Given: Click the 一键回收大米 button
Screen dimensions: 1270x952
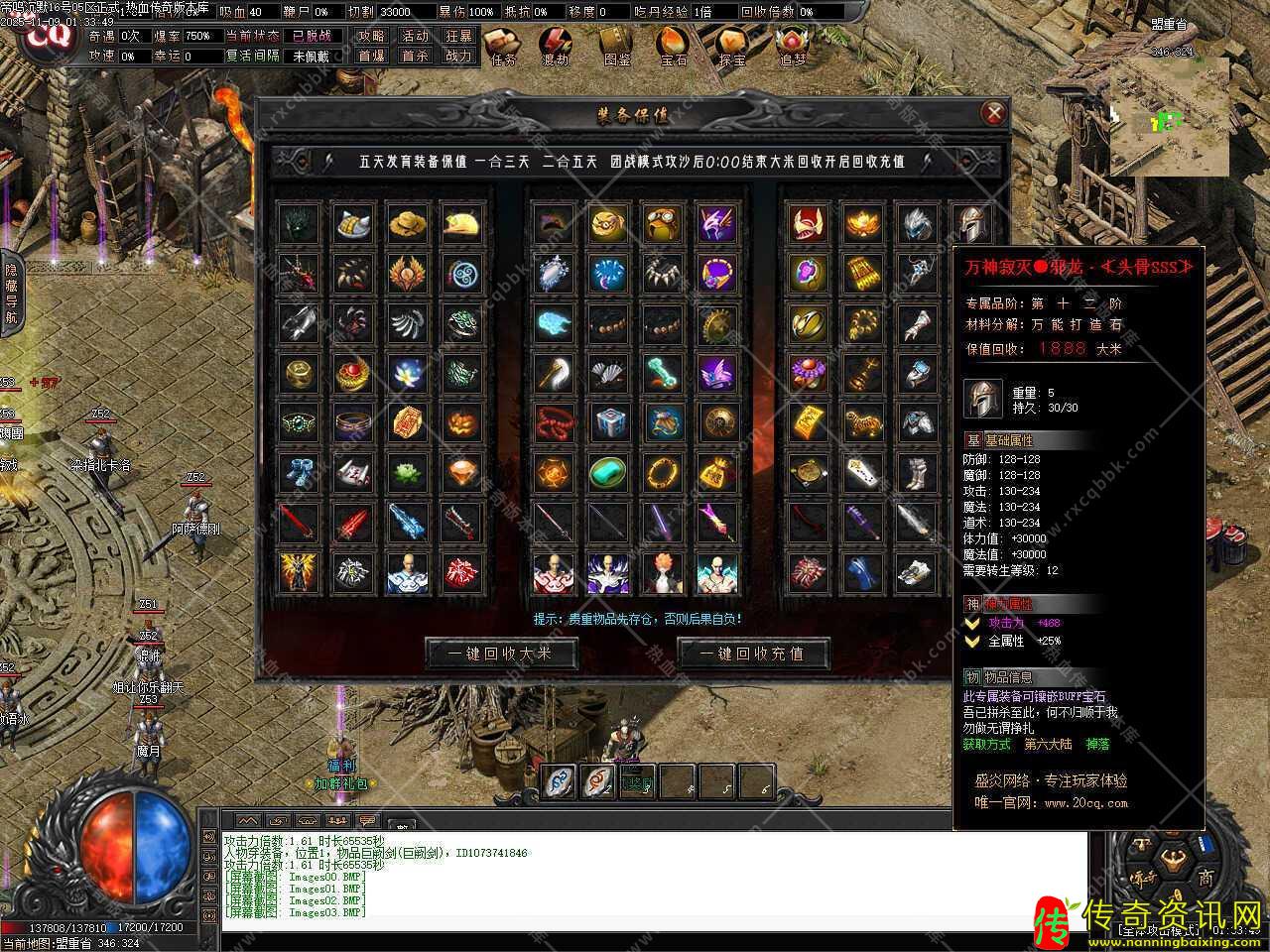Looking at the screenshot, I should tap(501, 654).
